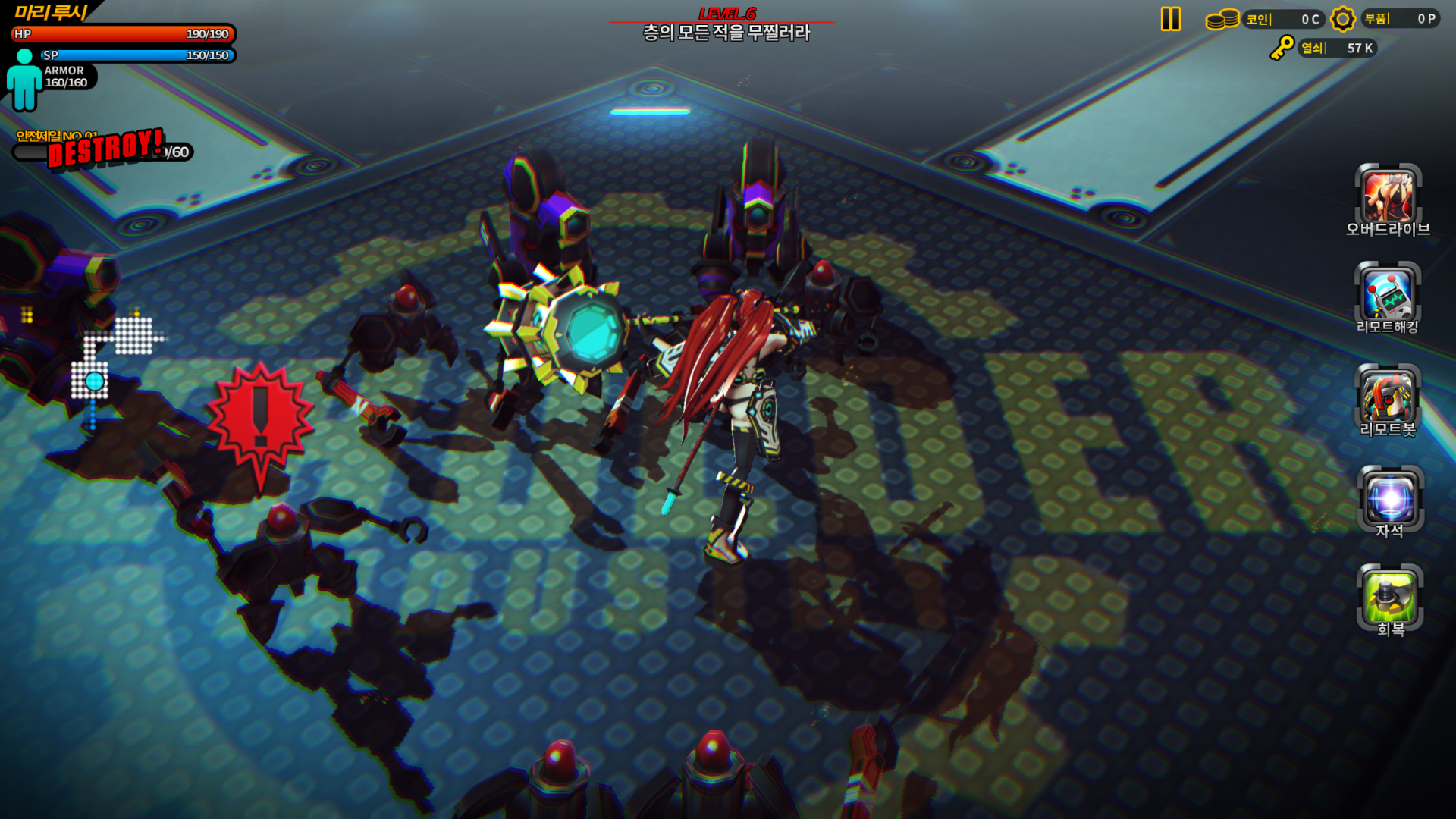1456x819 pixels.
Task: Trigger the 리모트봇 skill
Action: pos(1388,397)
